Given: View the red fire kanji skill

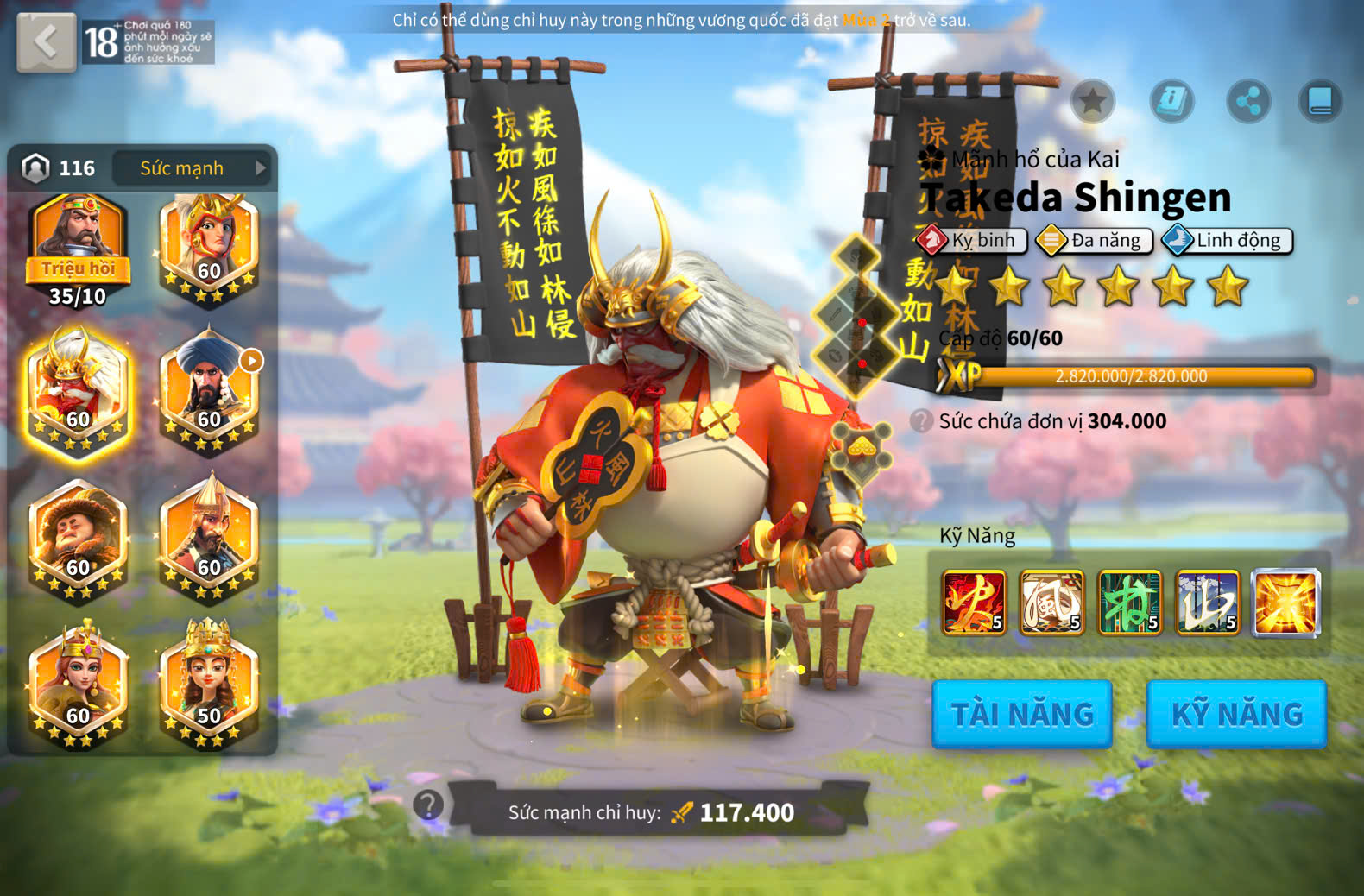Looking at the screenshot, I should 974,603.
